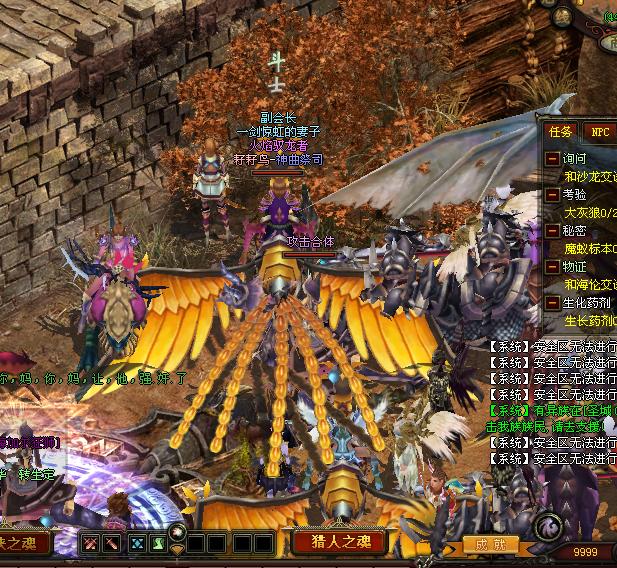Activate the blue cross skill icon
The image size is (617, 568).
[x=137, y=543]
